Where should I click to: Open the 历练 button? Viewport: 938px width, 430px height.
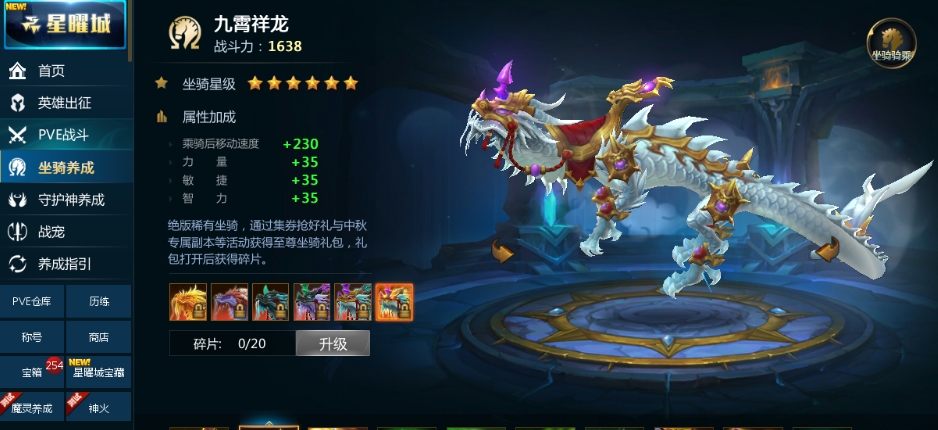click(98, 301)
